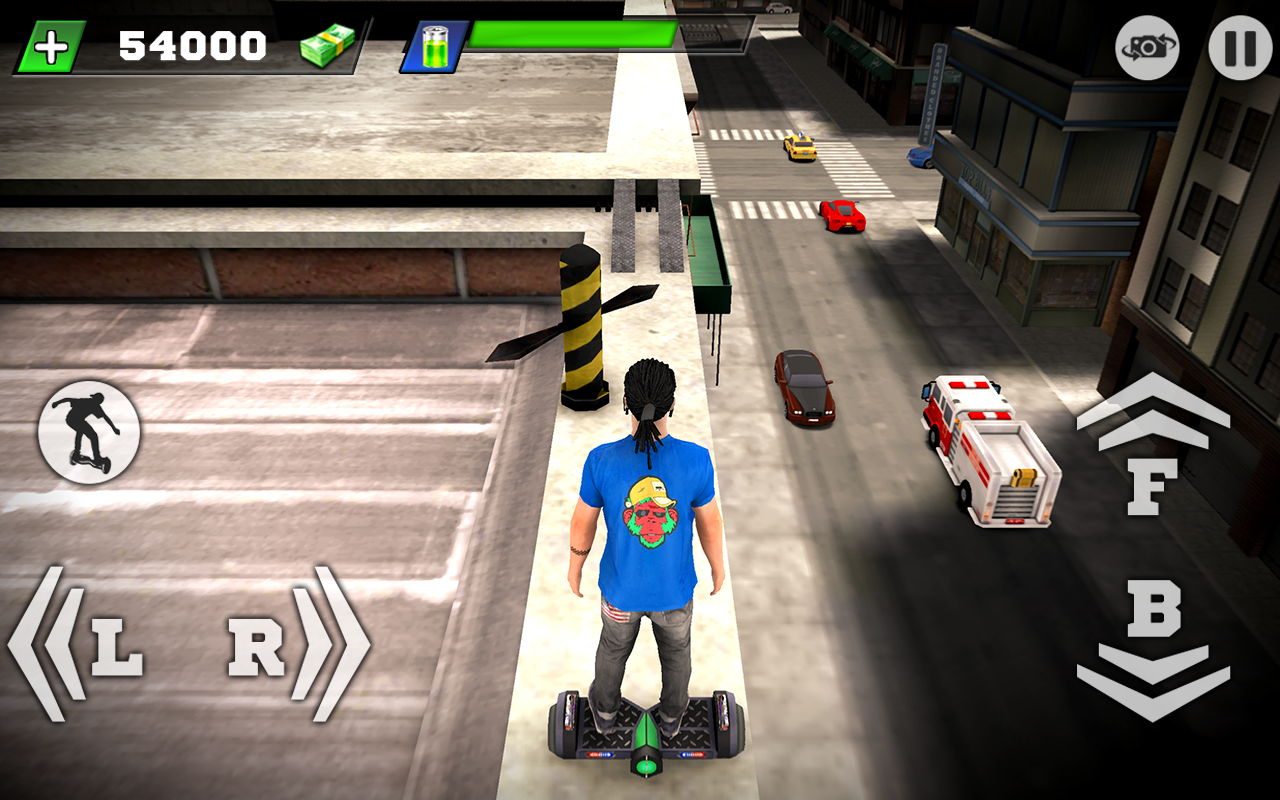Viewport: 1280px width, 800px height.
Task: Tap the cash counter showing 54000
Action: [190, 42]
